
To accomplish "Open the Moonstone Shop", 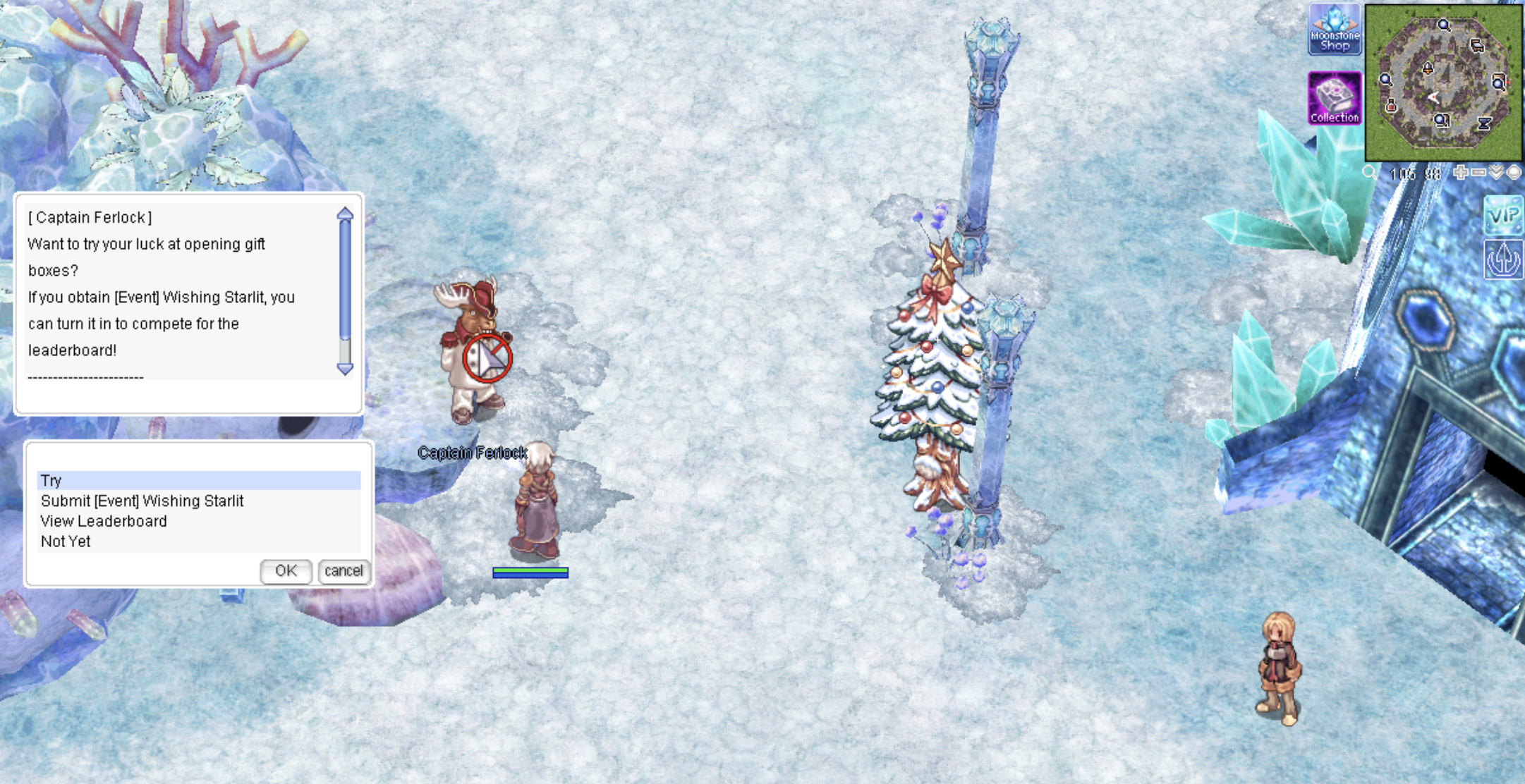I will 1335,30.
